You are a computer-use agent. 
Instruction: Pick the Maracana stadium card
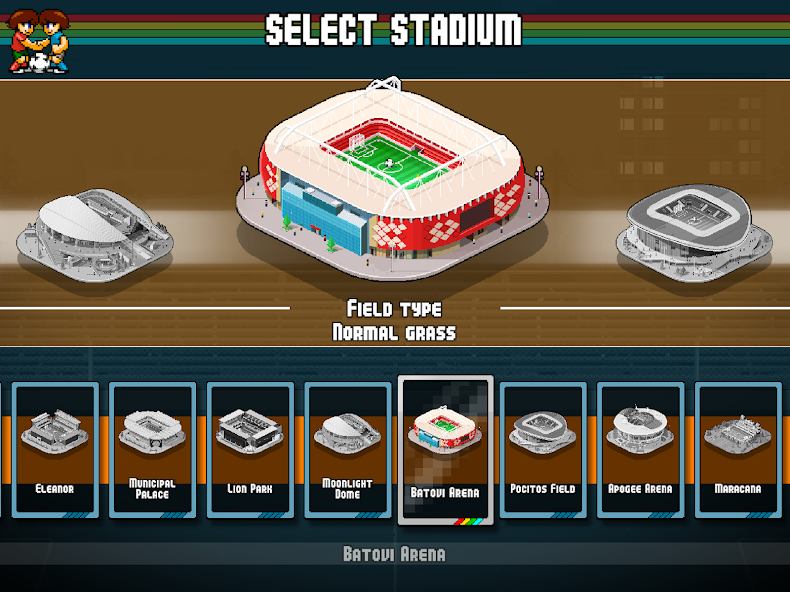coord(737,449)
